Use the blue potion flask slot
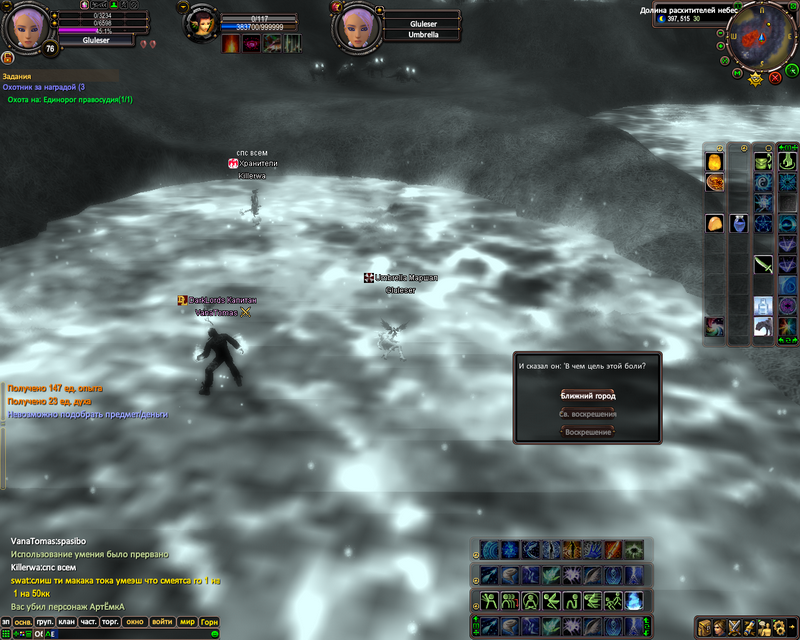The width and height of the screenshot is (800, 640). [x=738, y=223]
